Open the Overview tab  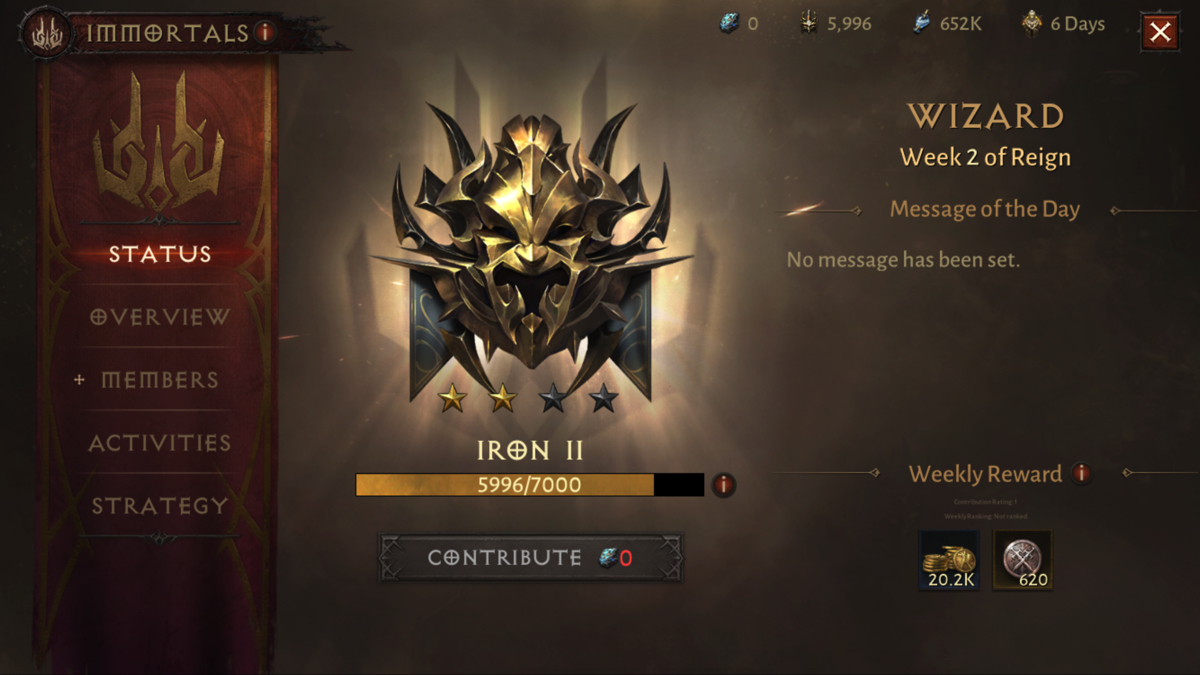click(160, 317)
